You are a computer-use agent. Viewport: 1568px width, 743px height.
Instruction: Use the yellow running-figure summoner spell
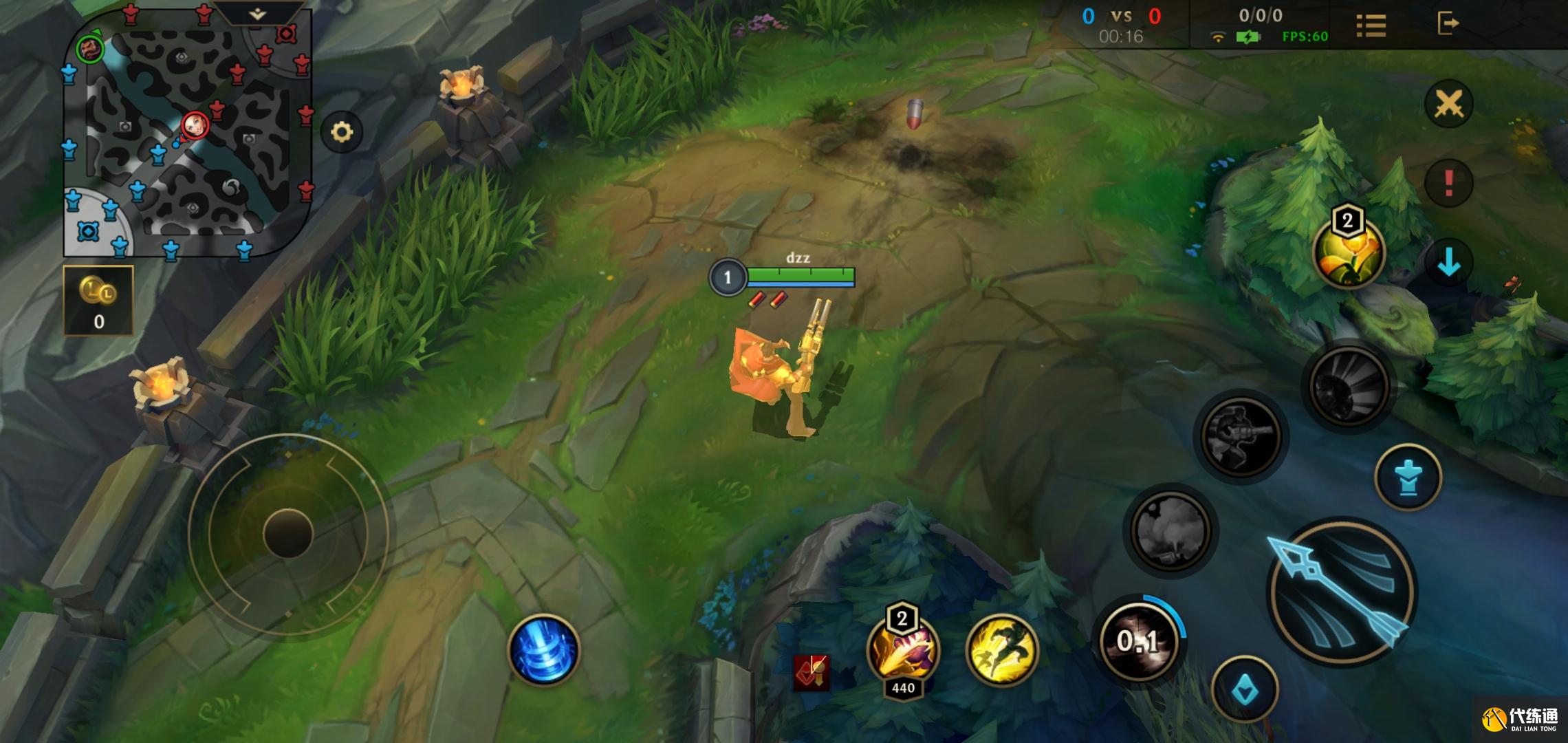(x=1001, y=650)
